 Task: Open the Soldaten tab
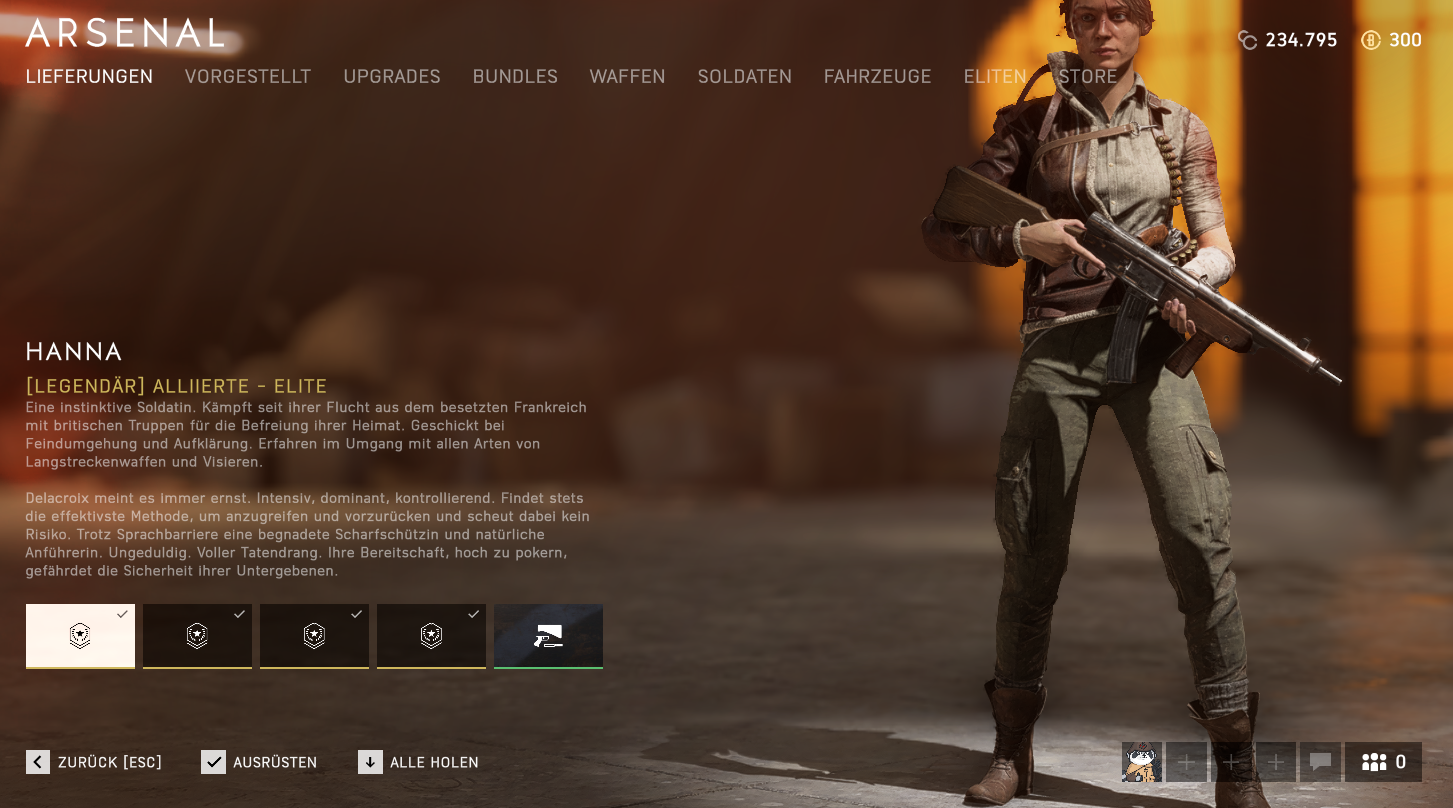point(744,77)
